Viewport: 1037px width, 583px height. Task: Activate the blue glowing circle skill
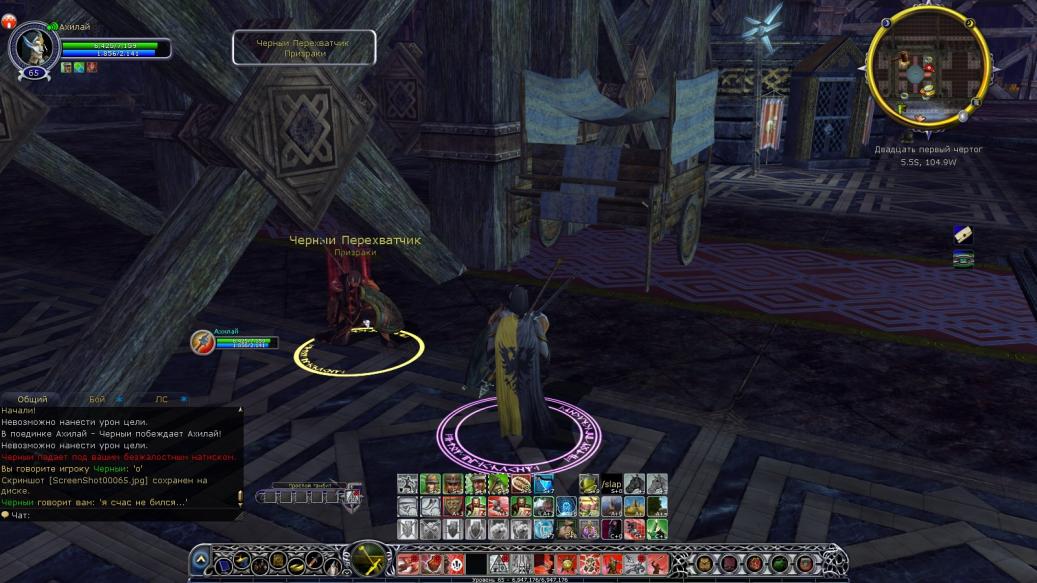tap(566, 507)
